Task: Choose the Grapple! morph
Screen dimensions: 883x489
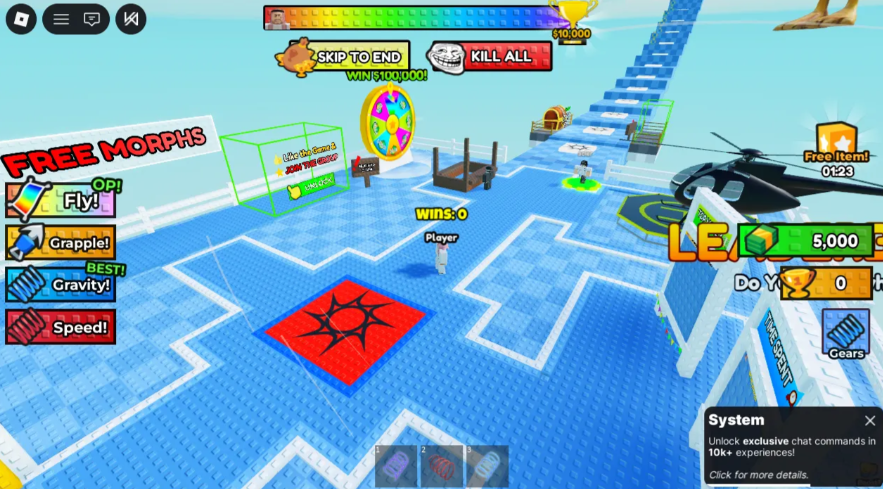Action: point(61,242)
